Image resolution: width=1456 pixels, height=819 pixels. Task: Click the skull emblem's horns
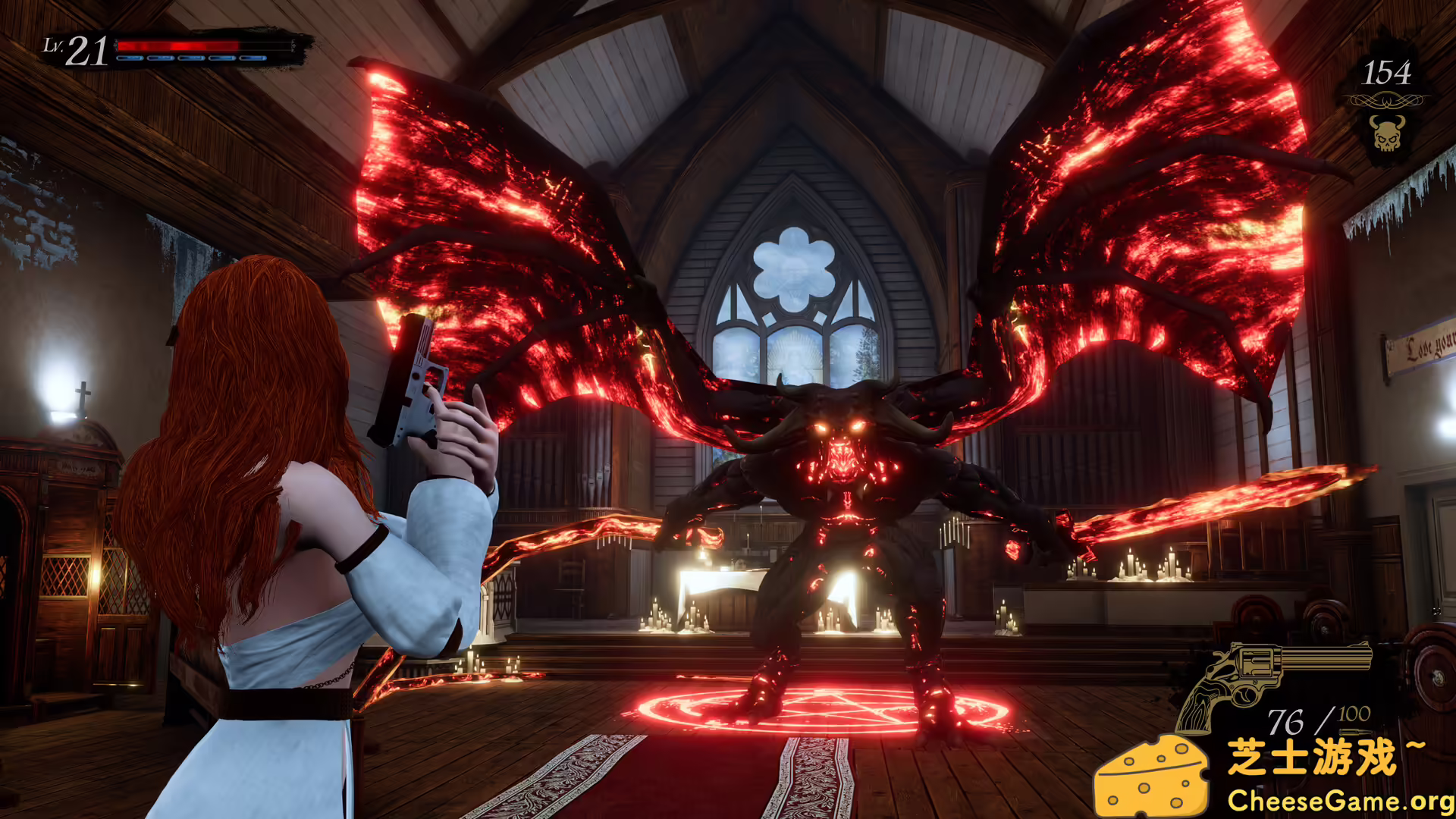(x=1387, y=121)
